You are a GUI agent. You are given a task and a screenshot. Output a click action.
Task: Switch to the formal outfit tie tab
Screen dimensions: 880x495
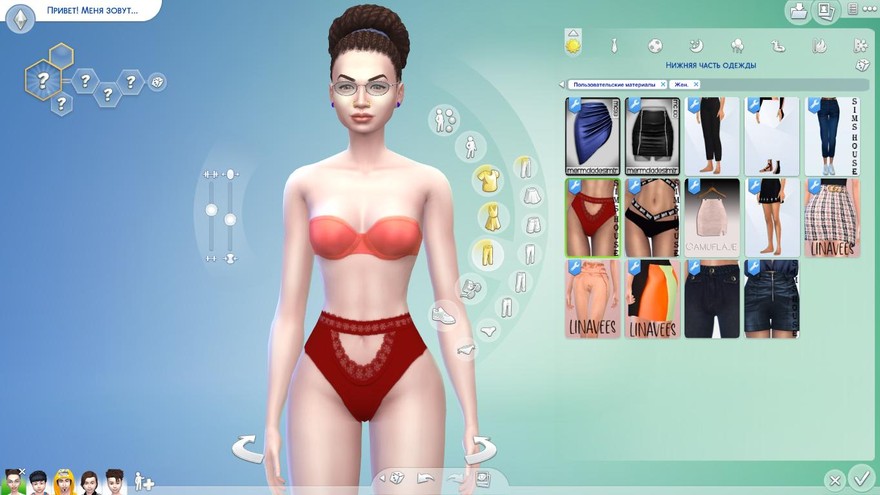[x=614, y=46]
